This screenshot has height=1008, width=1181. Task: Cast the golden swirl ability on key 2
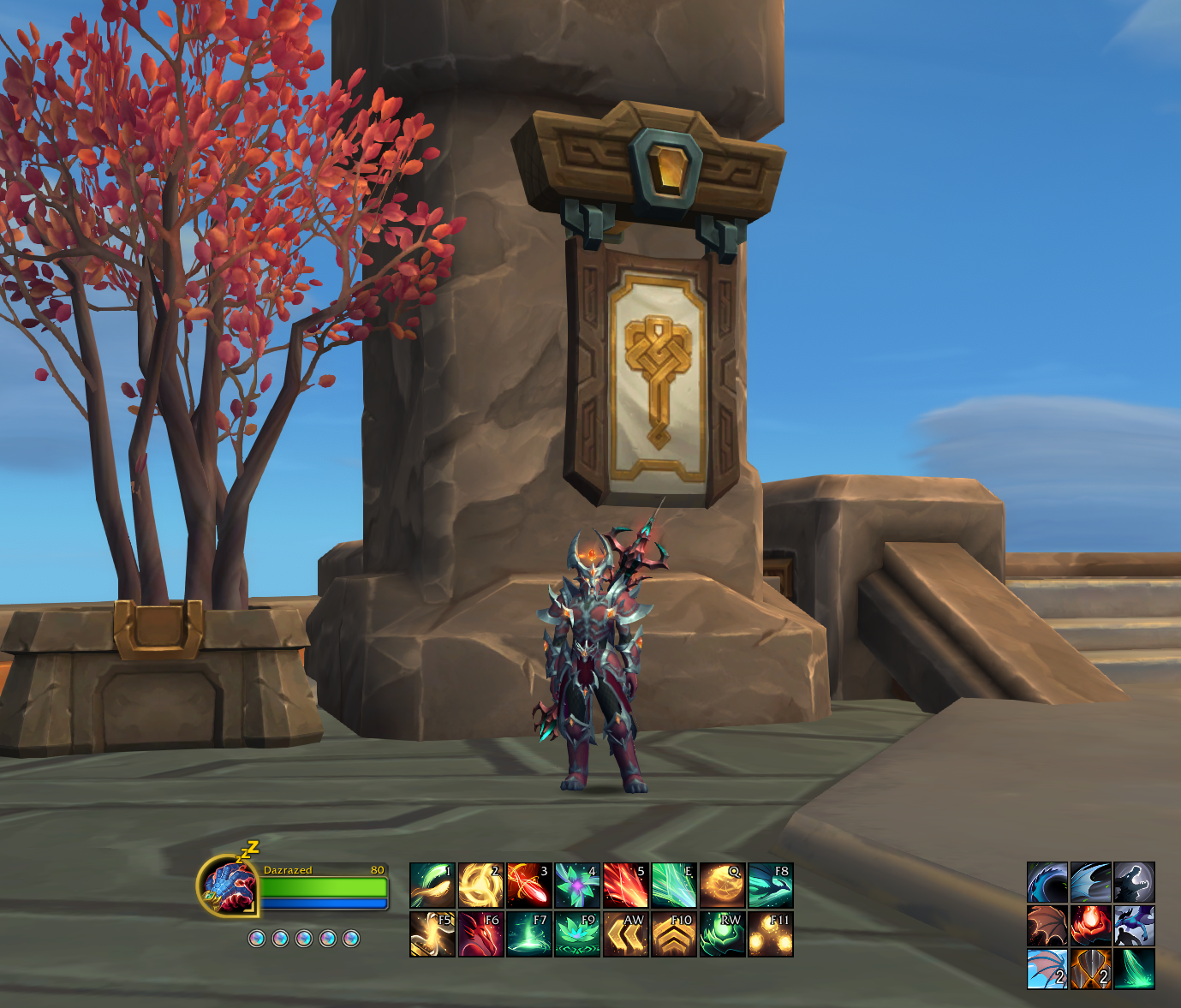[480, 885]
